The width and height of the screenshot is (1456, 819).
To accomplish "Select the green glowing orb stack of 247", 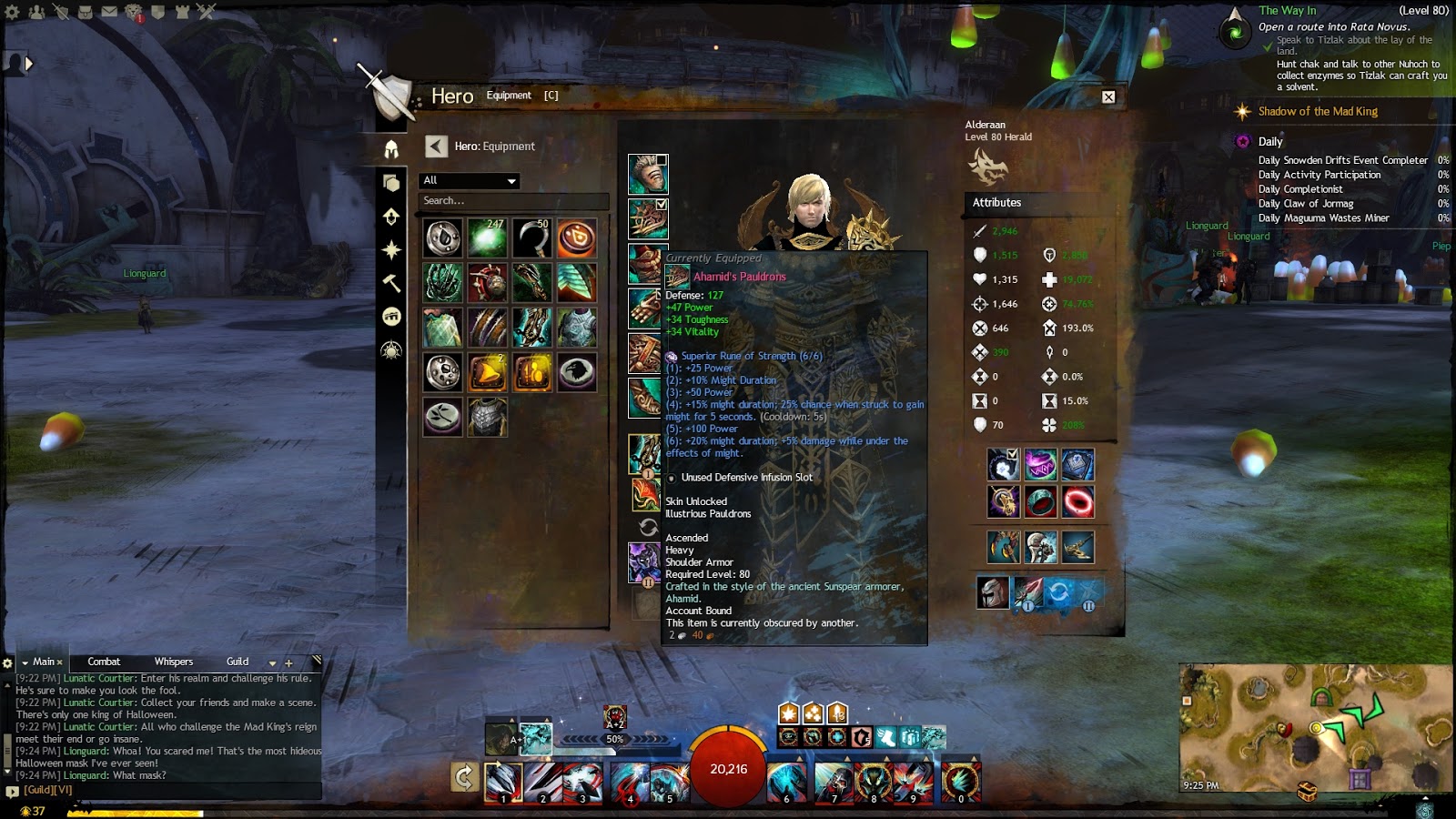I will pyautogui.click(x=487, y=238).
